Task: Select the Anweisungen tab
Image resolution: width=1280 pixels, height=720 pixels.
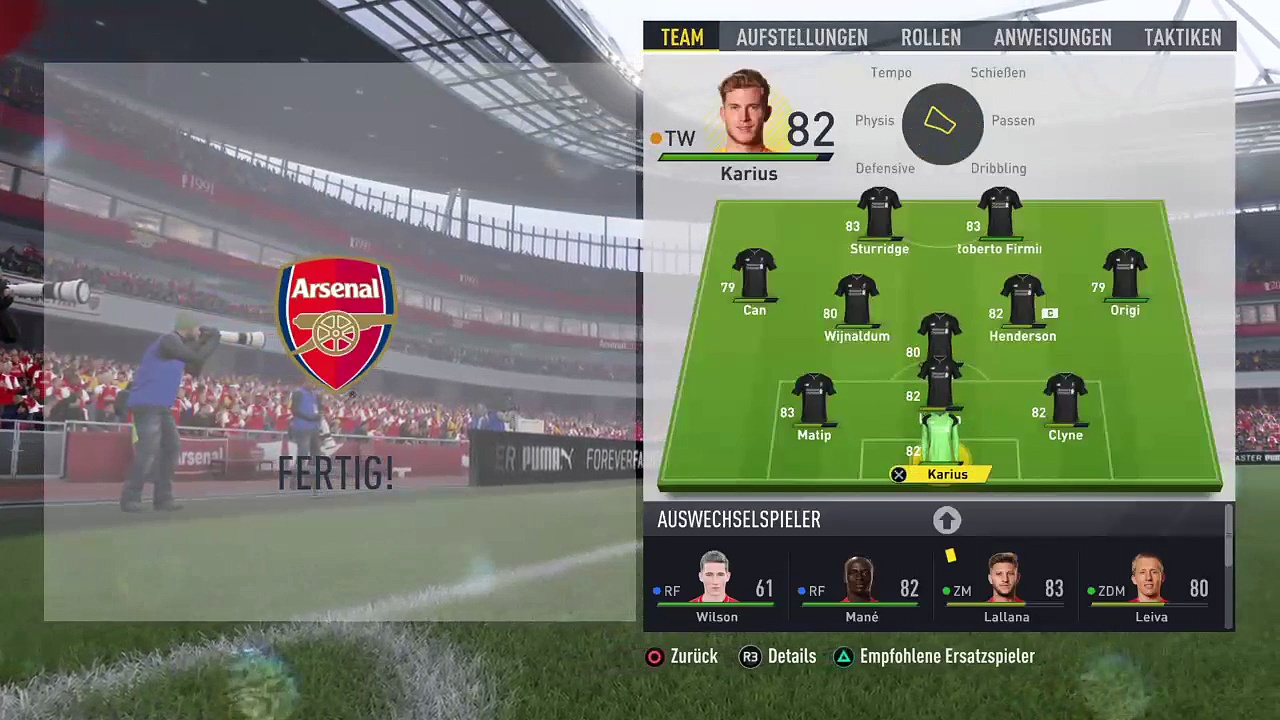Action: click(1052, 37)
